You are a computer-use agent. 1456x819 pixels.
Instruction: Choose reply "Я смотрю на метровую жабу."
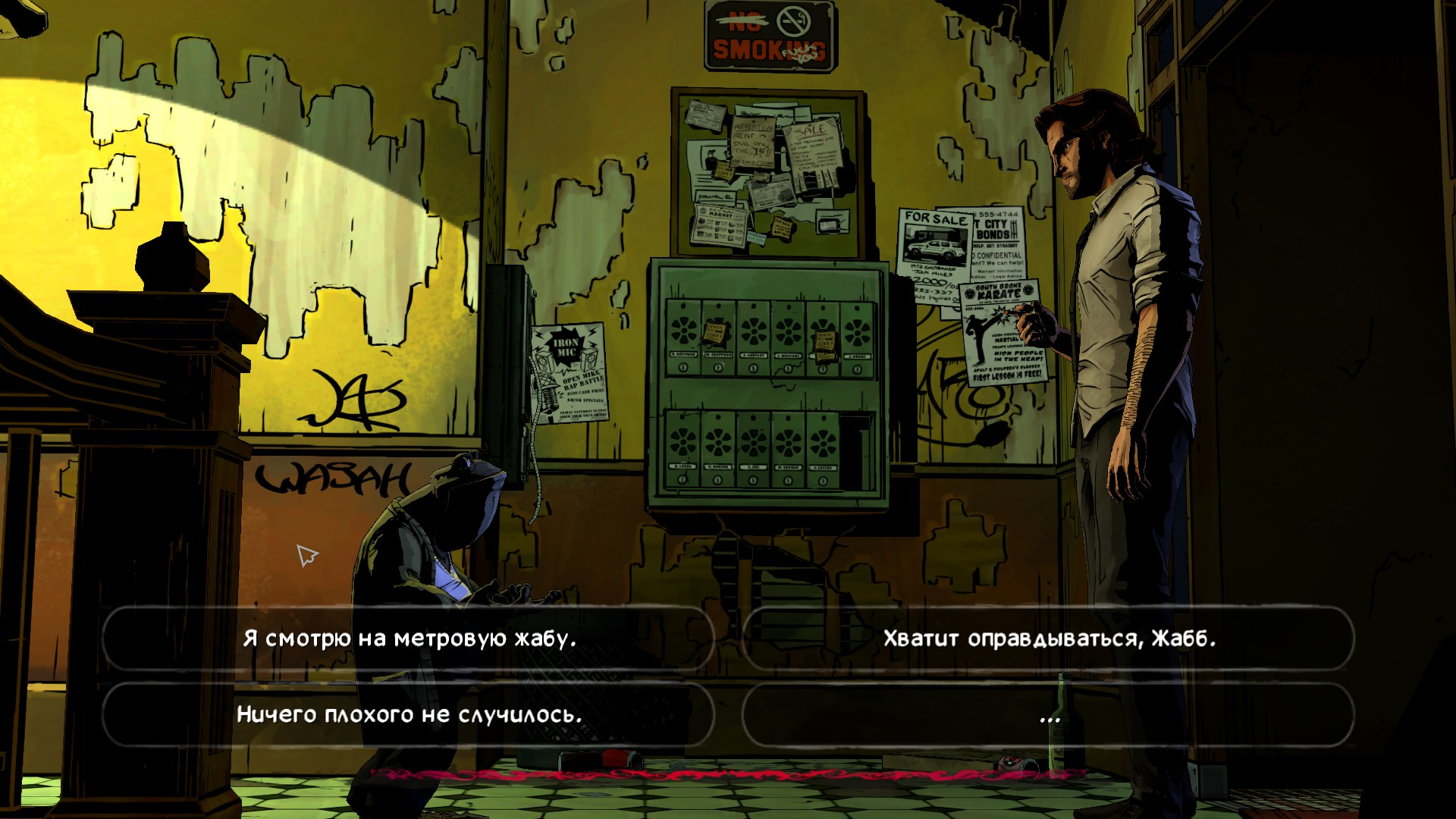[409, 639]
